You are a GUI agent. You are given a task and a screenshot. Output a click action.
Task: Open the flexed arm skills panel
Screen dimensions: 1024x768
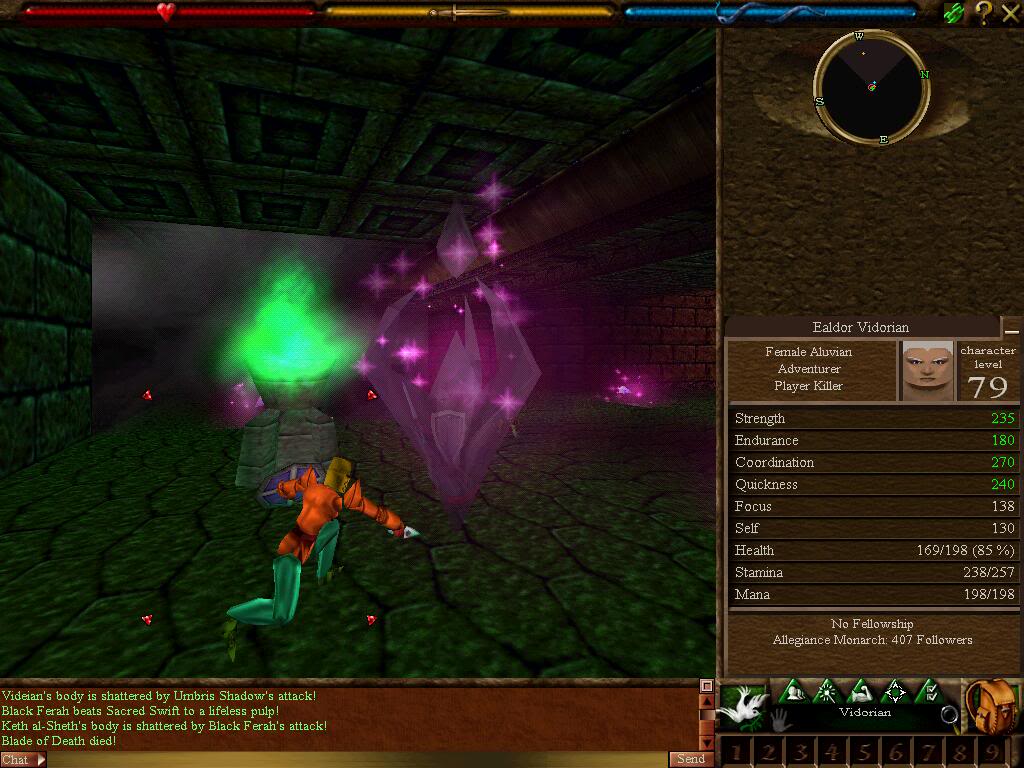click(x=861, y=691)
